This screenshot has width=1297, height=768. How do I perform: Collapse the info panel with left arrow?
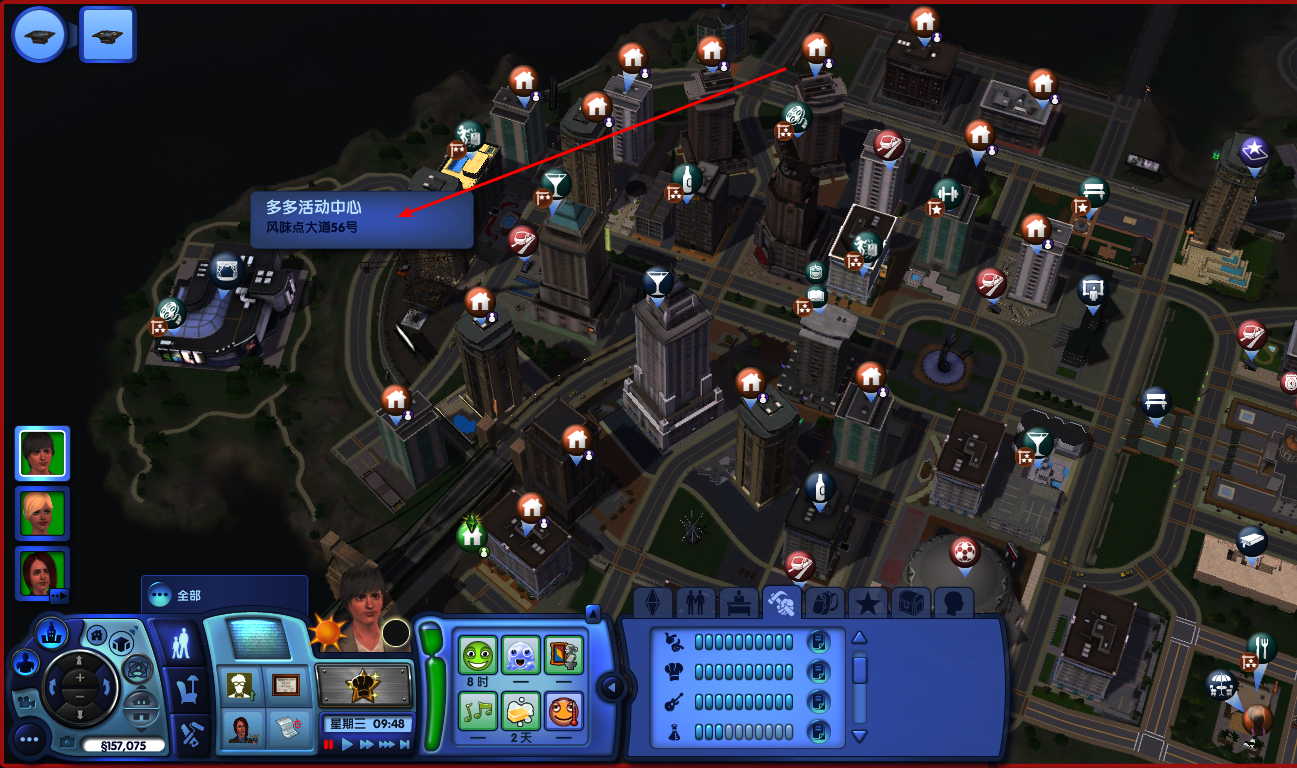[x=610, y=687]
